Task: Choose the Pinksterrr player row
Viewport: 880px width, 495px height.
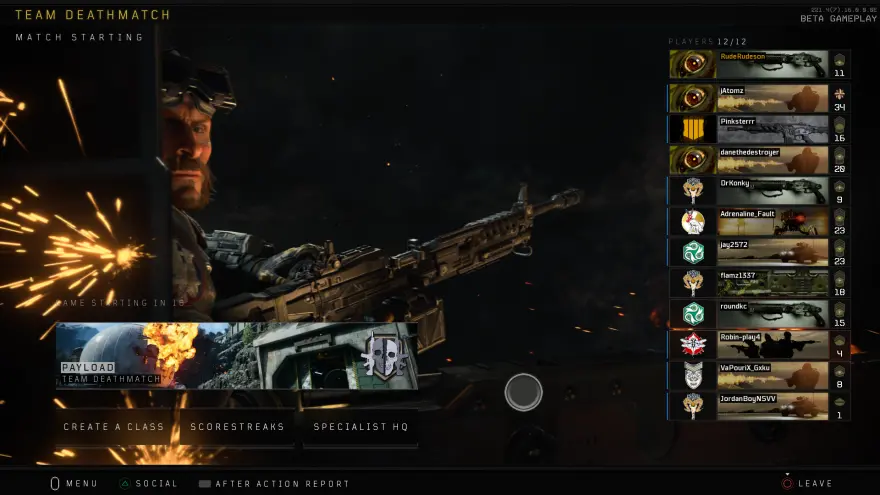Action: click(759, 129)
